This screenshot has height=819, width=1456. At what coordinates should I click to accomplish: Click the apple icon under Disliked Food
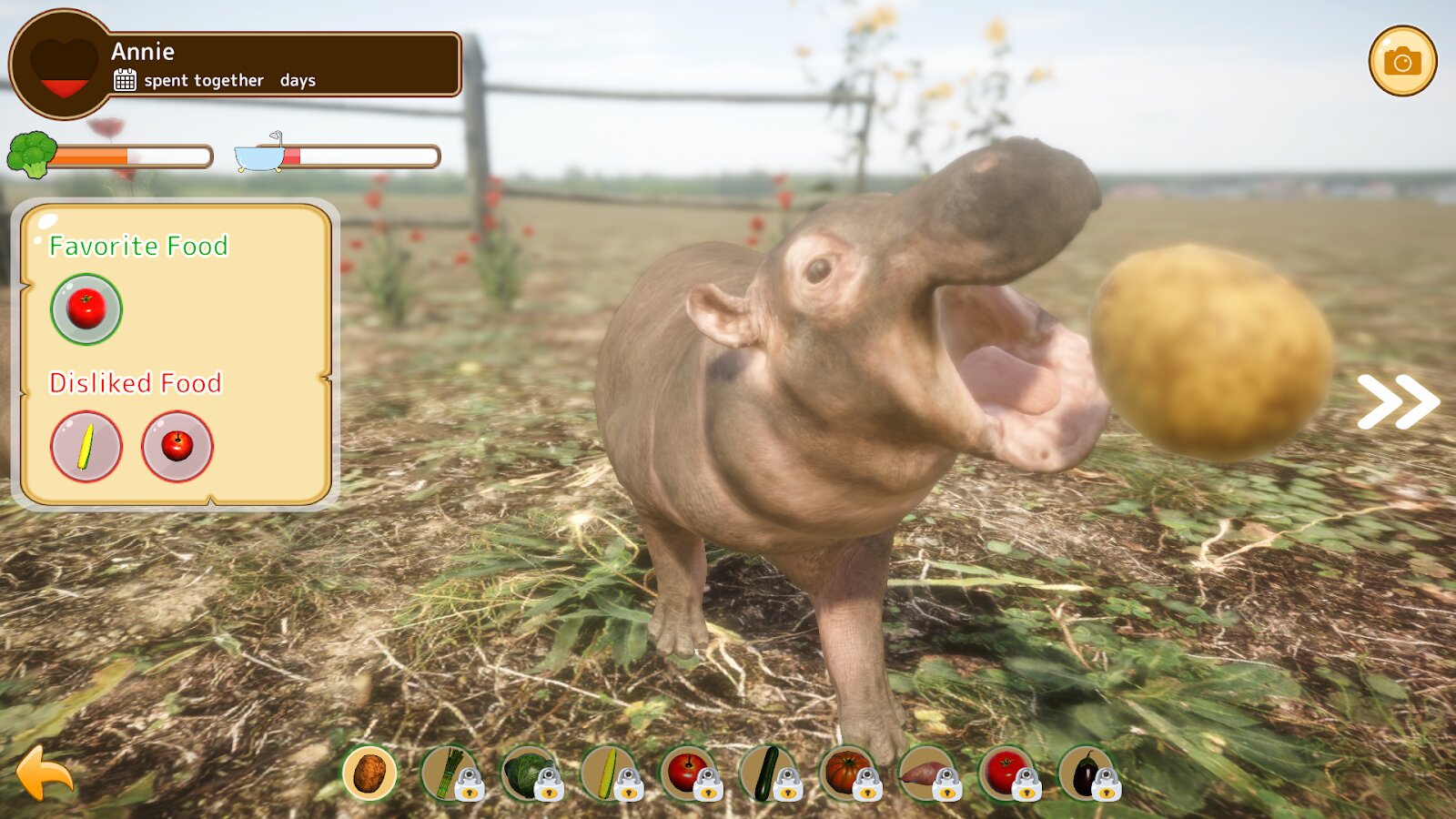(177, 446)
